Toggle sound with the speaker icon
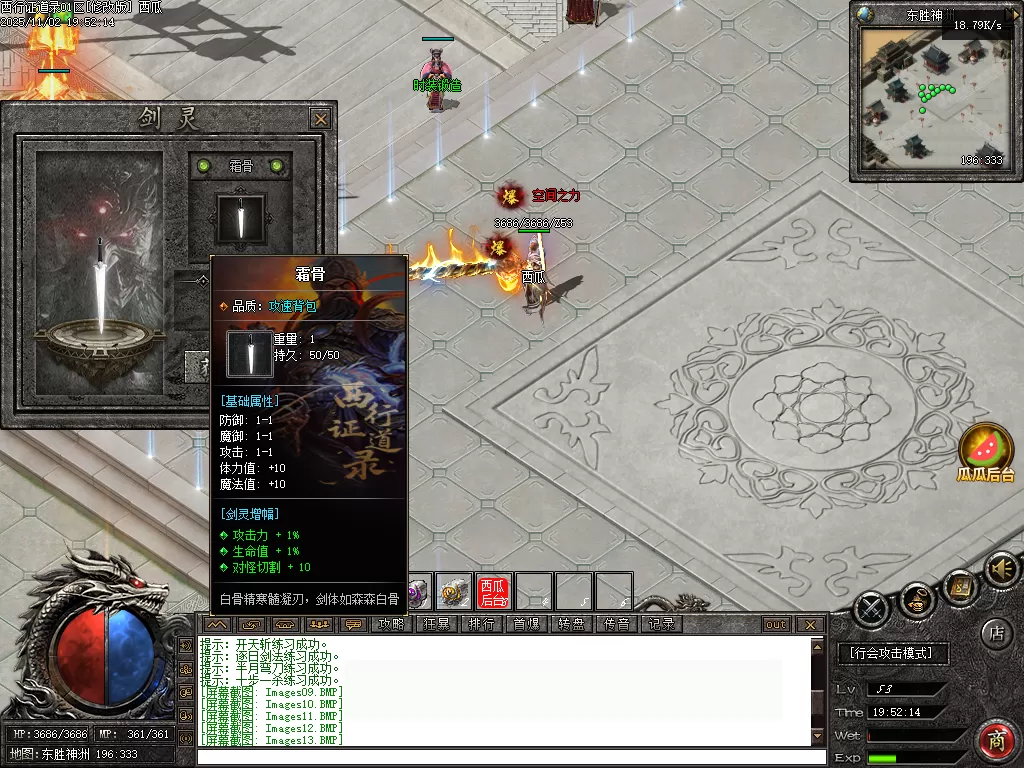Screen dimensions: 1024x768 coord(1000,568)
